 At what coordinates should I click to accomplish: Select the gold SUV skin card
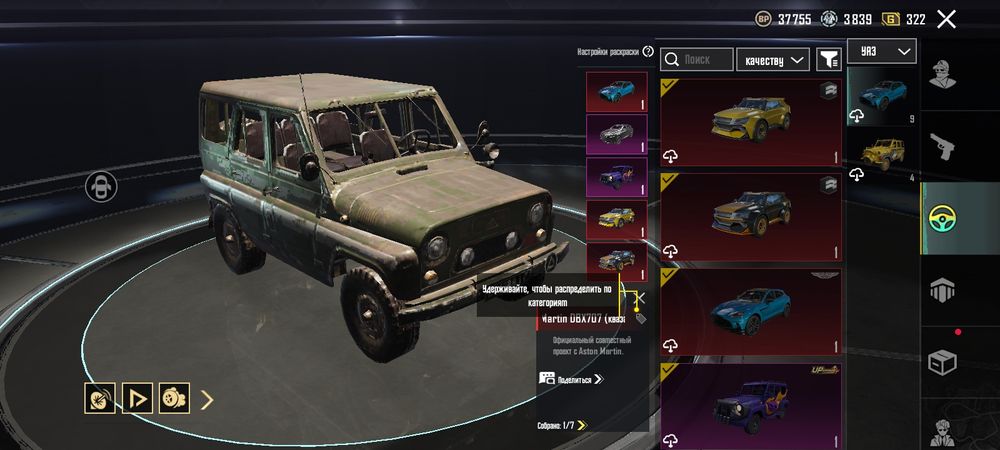750,122
